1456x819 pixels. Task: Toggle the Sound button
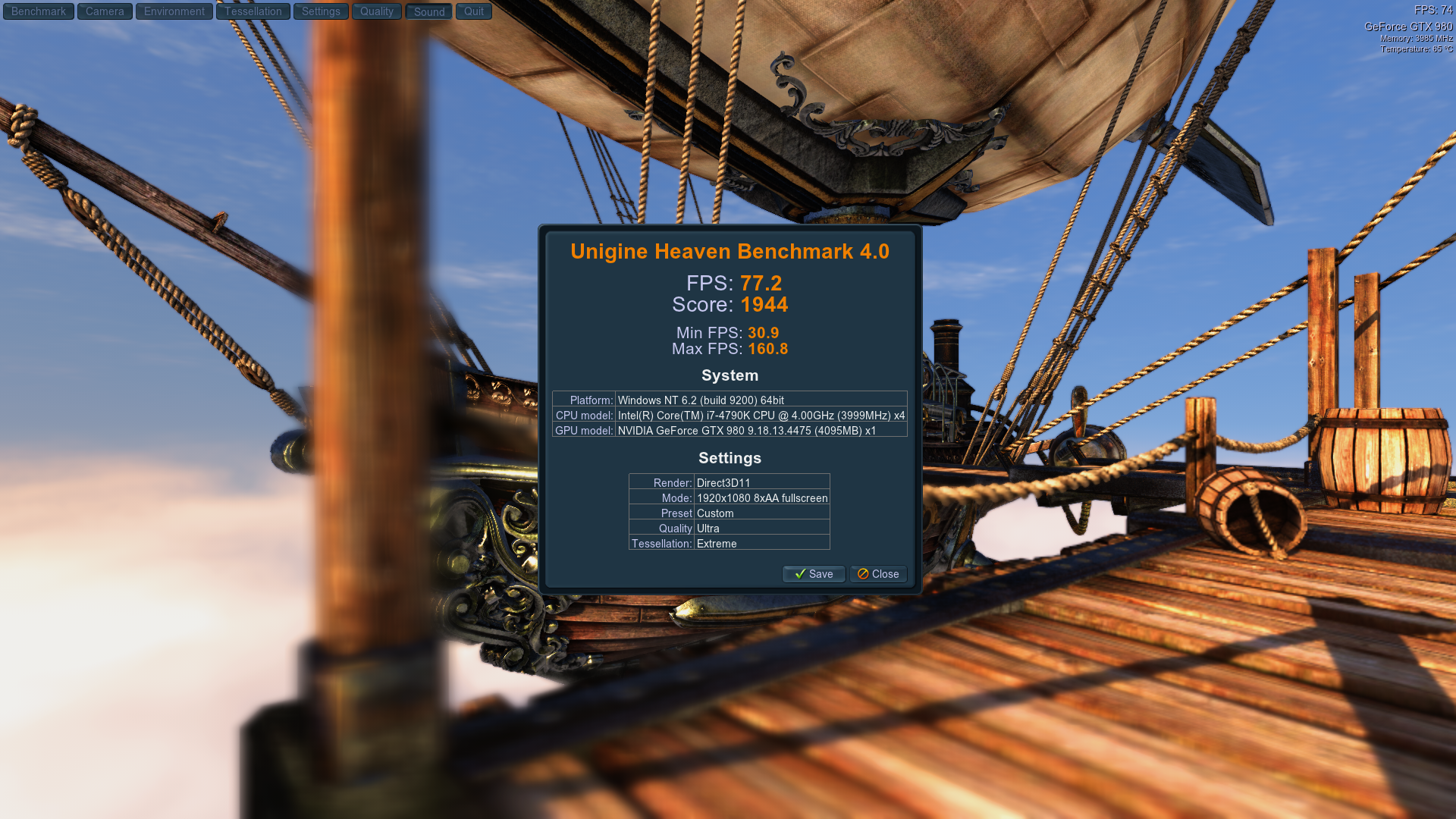429,11
